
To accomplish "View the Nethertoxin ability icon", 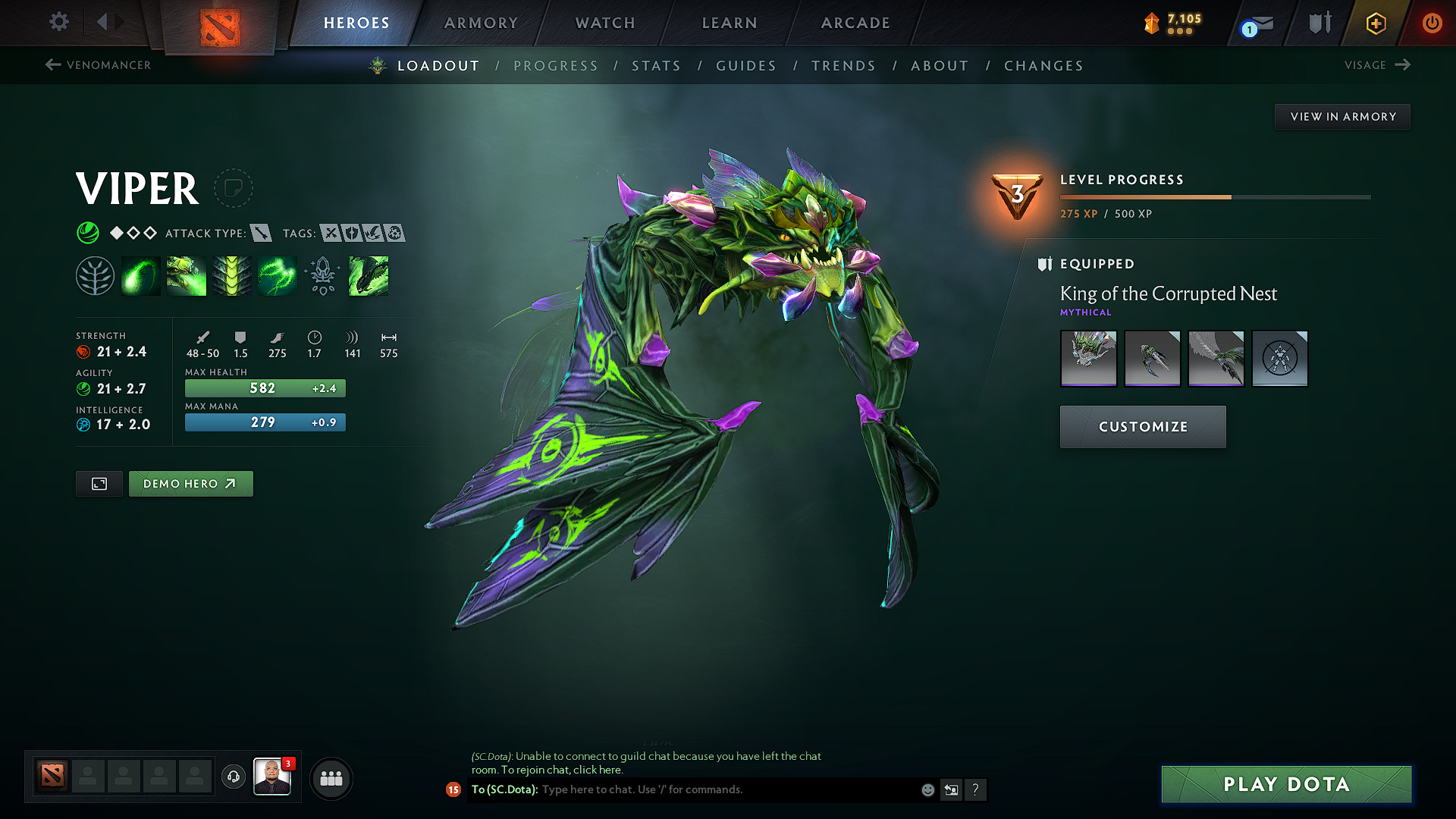I will (186, 275).
